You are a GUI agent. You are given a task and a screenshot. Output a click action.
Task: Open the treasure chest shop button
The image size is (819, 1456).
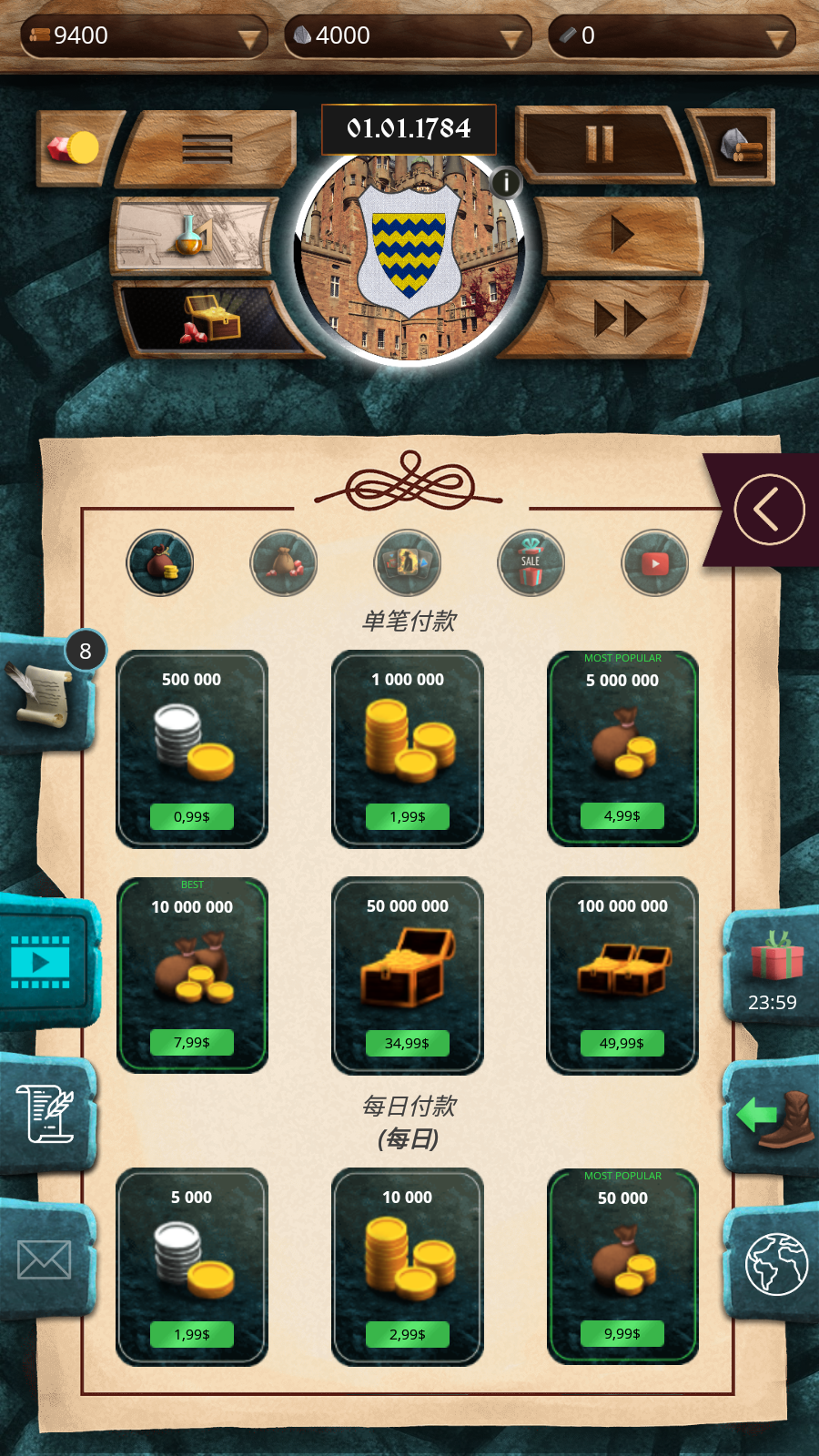point(211,319)
